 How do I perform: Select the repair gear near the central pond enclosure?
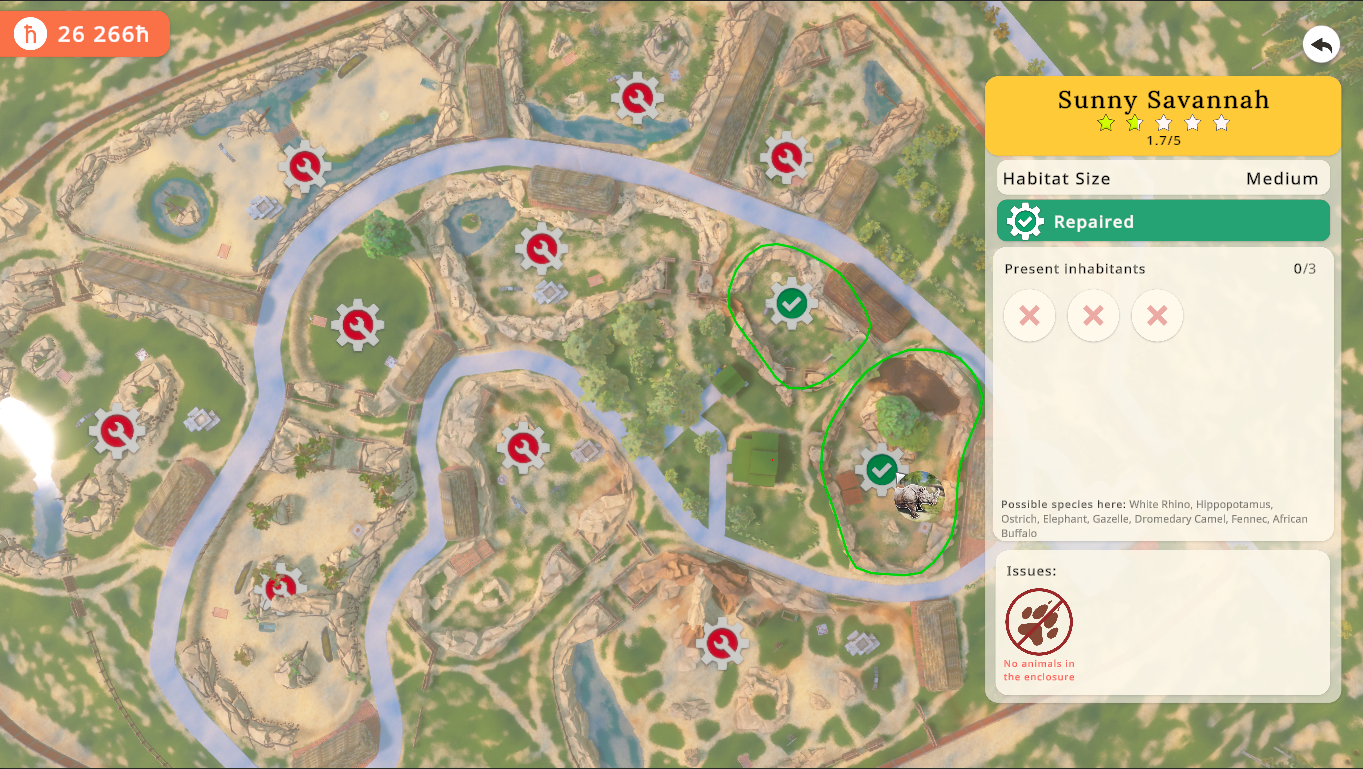tap(543, 248)
